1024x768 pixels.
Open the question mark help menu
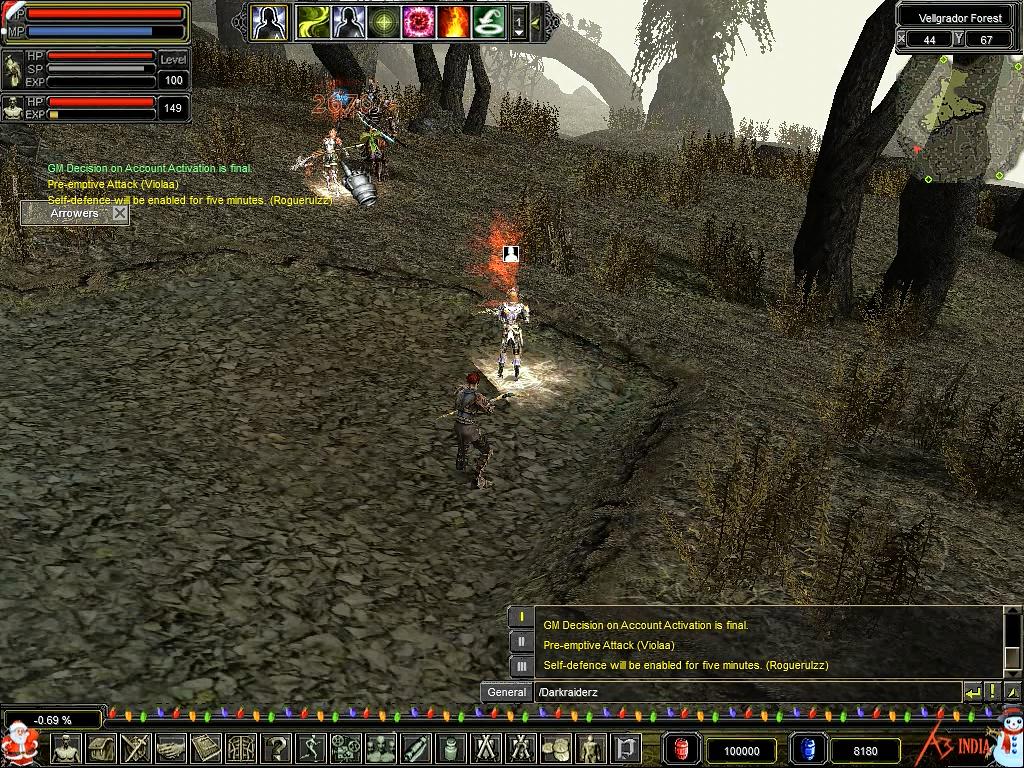276,748
